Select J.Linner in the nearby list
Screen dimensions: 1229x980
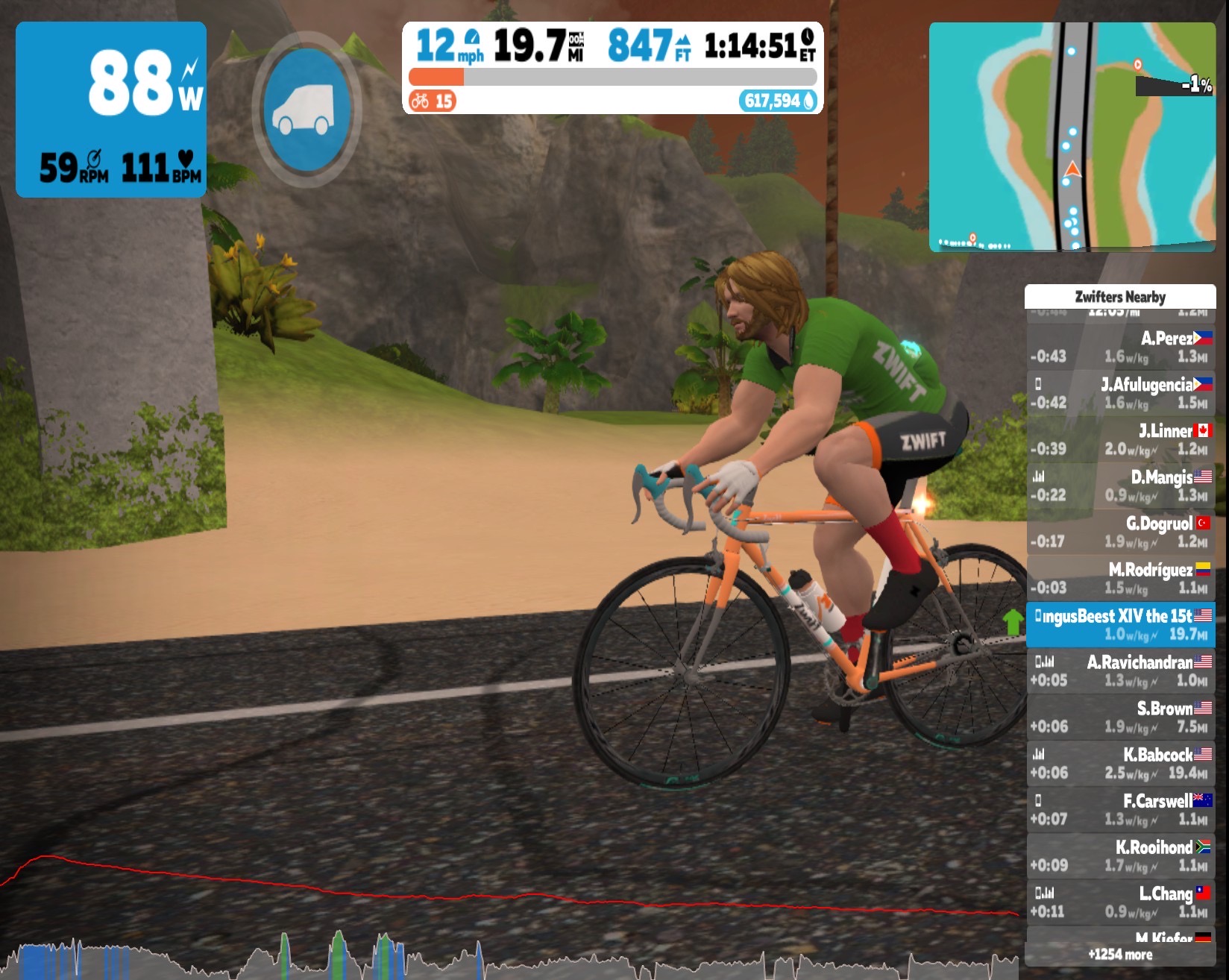[1120, 440]
